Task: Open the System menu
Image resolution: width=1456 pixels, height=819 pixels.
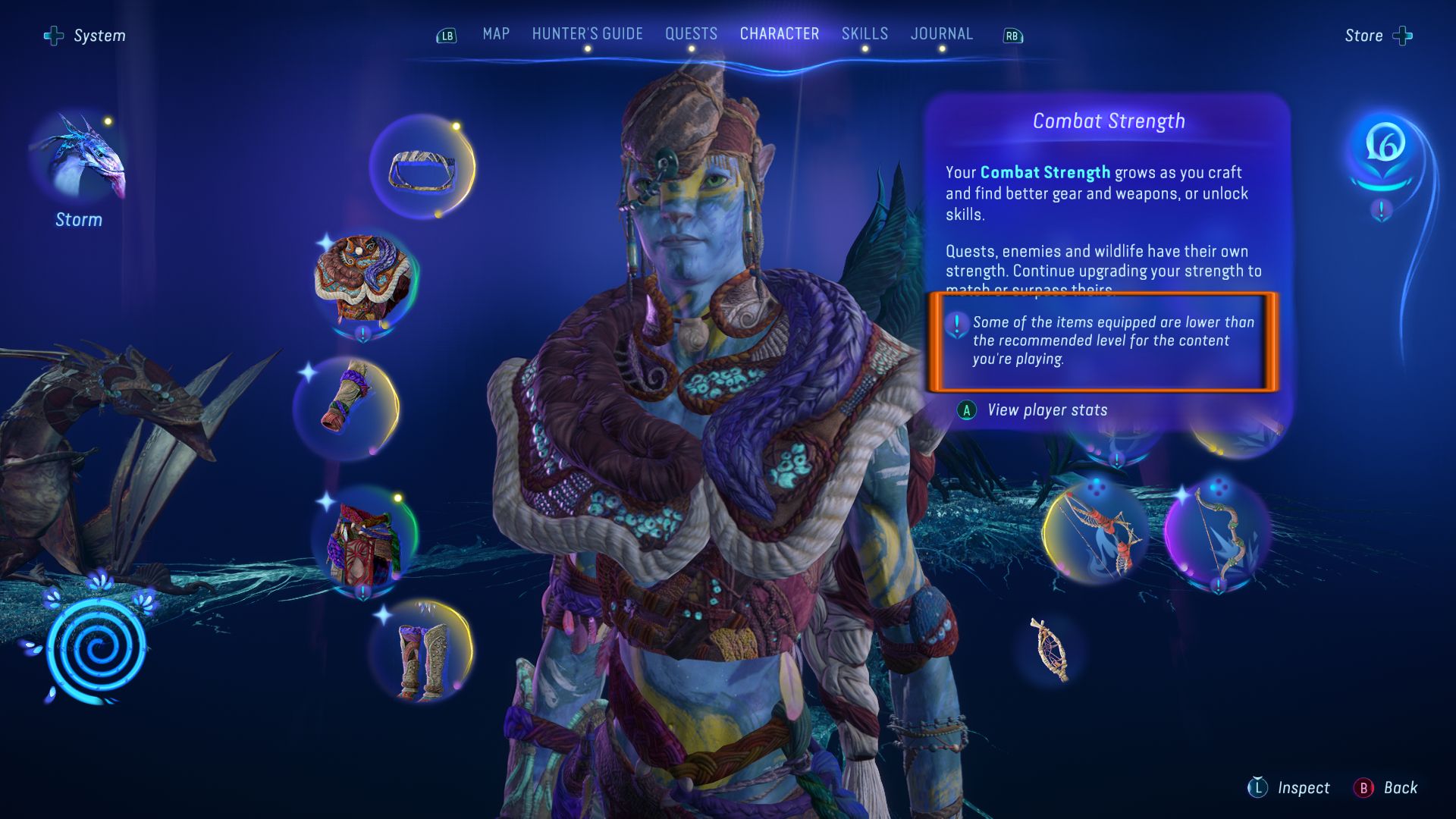Action: point(85,36)
